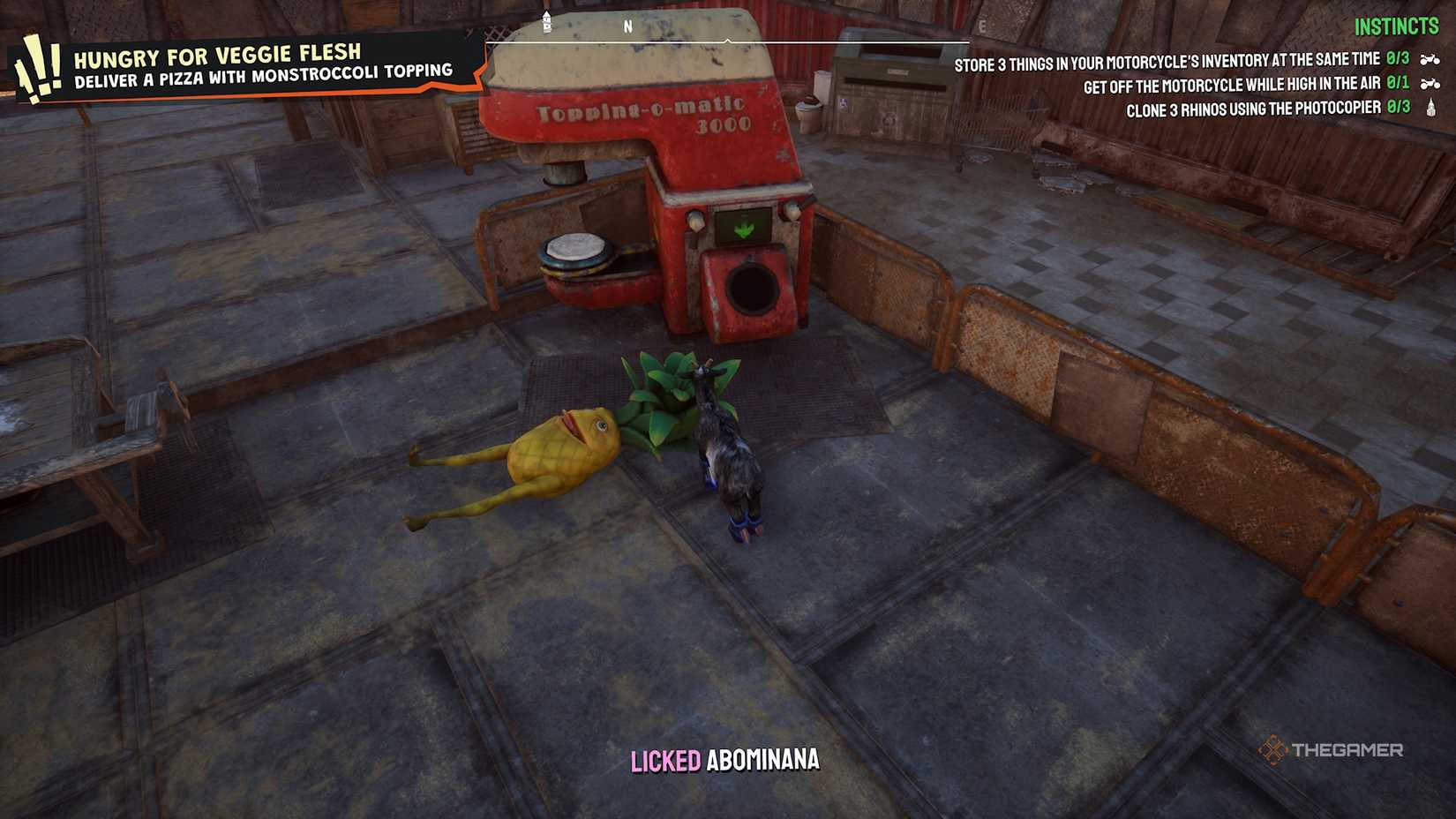Toggle the 0/3 rhino cloning progress counter
Image resolution: width=1456 pixels, height=819 pixels.
click(x=1399, y=106)
